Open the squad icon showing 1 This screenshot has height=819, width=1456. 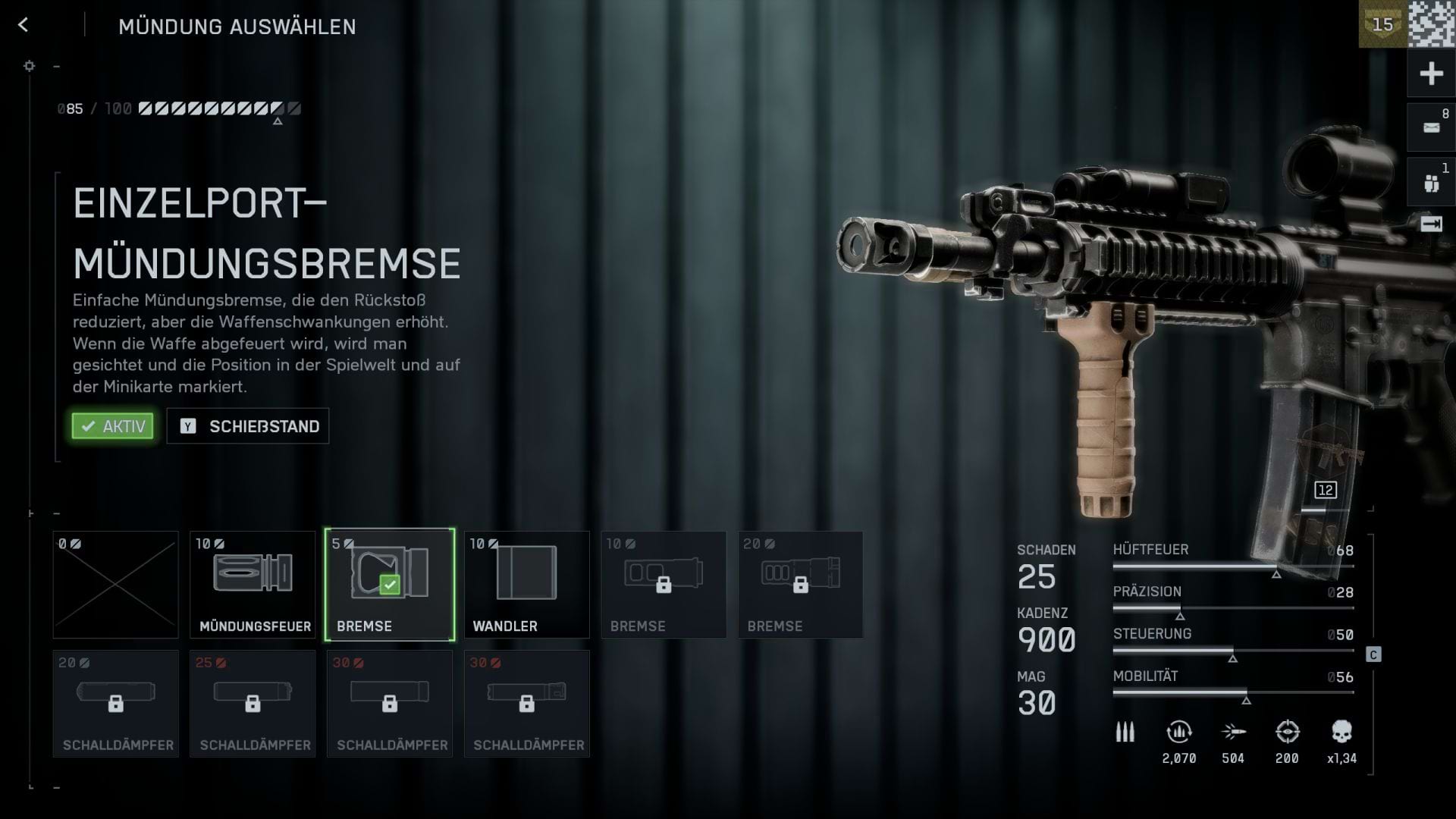(1431, 183)
